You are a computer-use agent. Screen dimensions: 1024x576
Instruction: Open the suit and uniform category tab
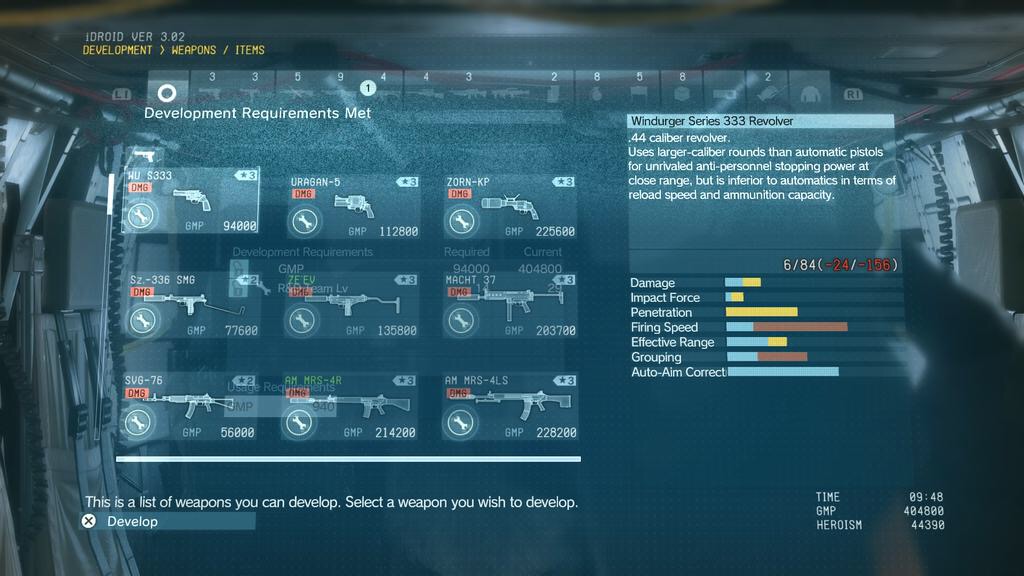tap(810, 93)
